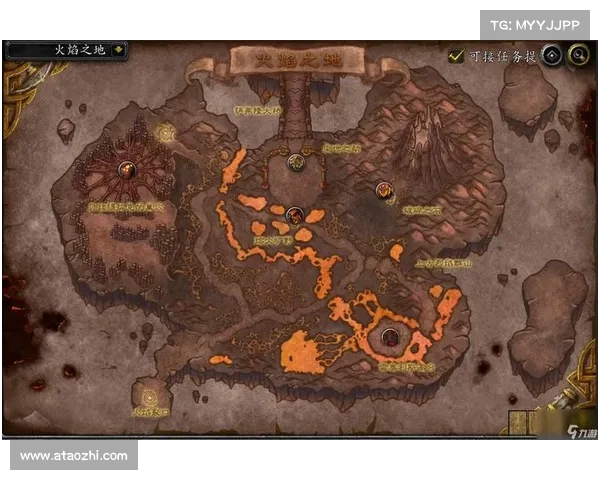Select the boss marker beside the volcano
Viewport: 600px width, 480px height.
pyautogui.click(x=384, y=189)
